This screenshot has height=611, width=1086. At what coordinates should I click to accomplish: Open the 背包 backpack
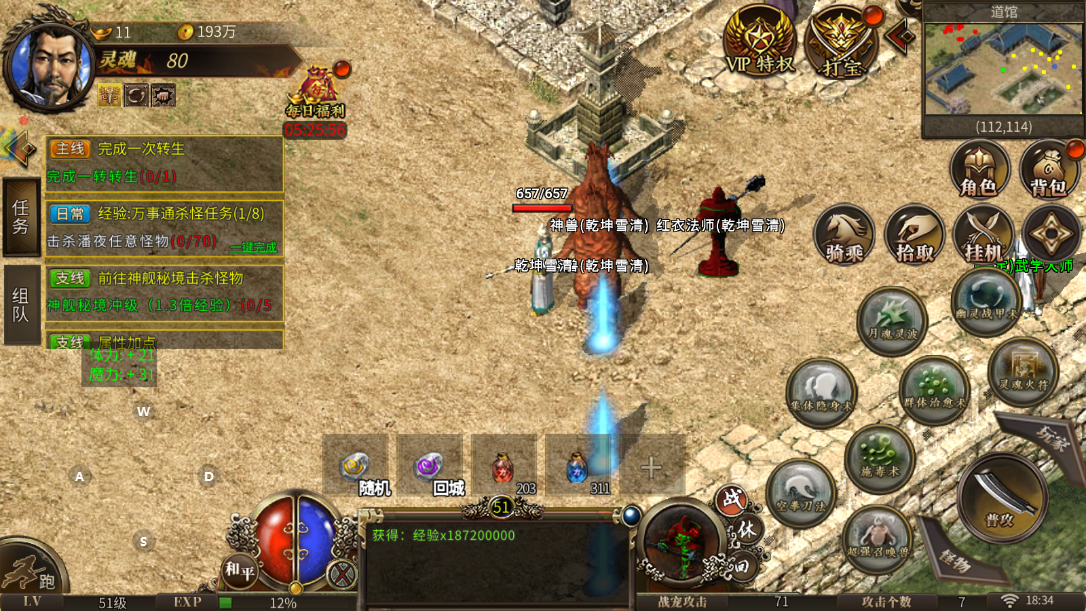click(1049, 169)
